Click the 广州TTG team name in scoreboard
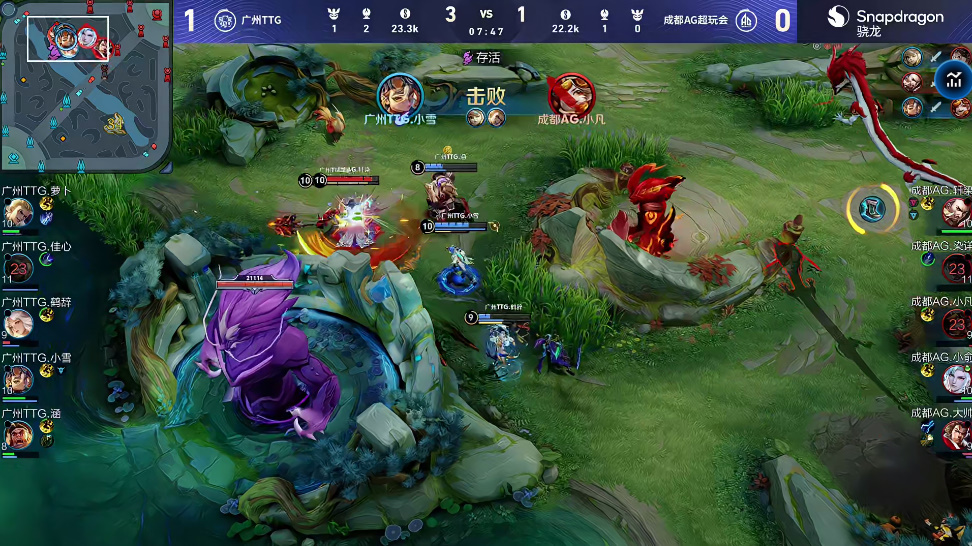The height and width of the screenshot is (546, 972). (264, 20)
